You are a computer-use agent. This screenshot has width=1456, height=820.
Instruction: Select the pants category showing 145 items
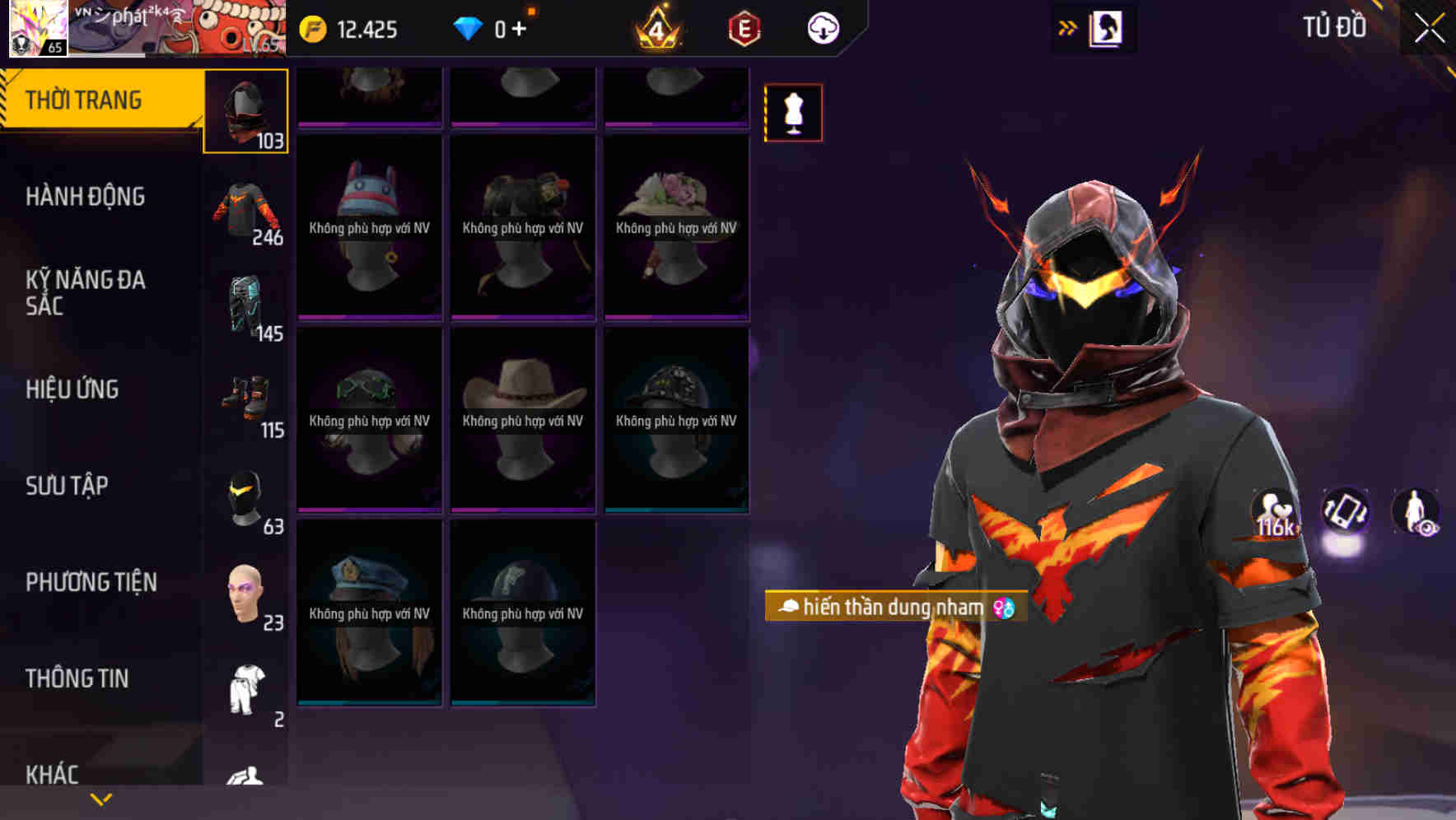point(246,309)
